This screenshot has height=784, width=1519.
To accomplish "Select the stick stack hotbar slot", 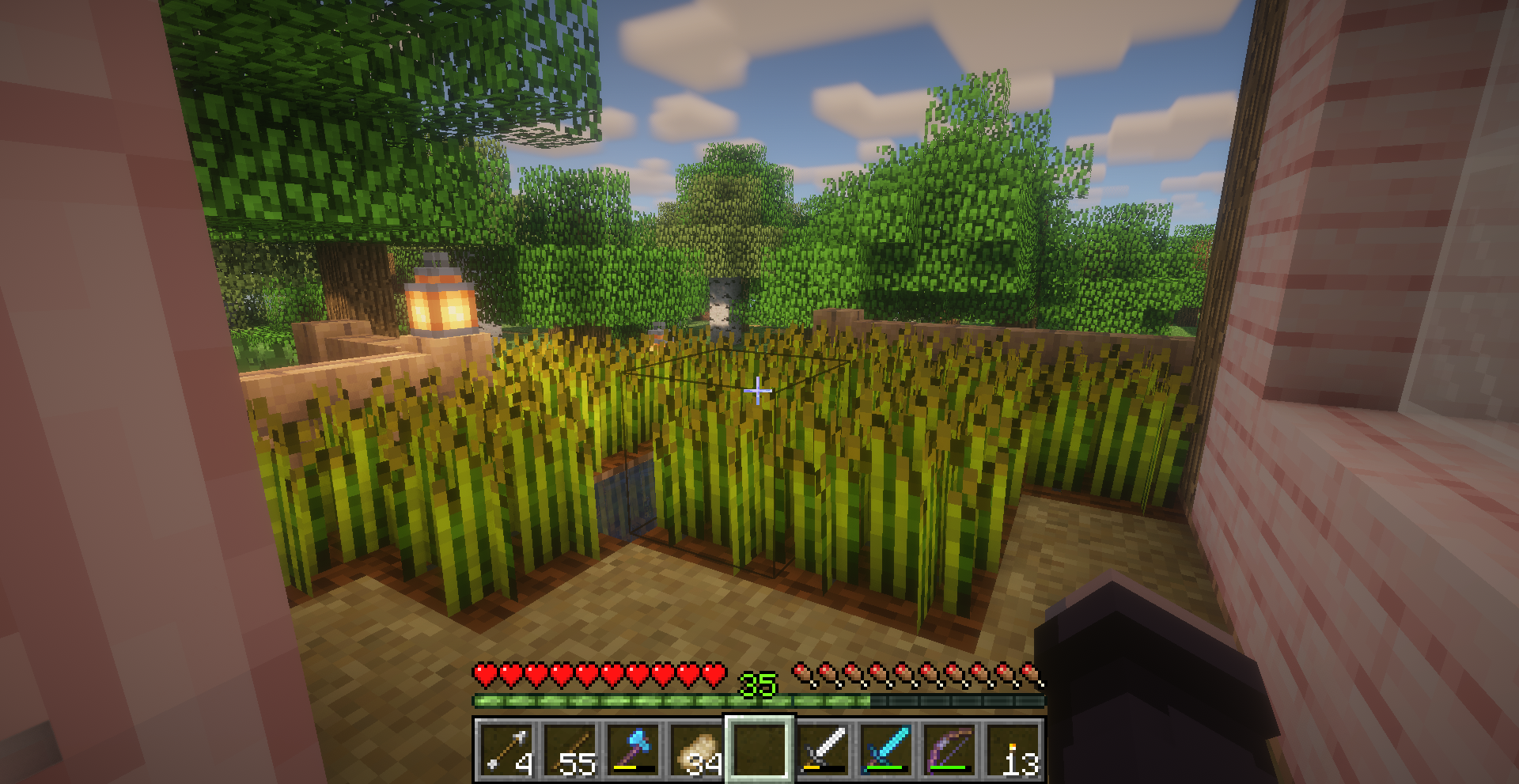I will pos(570,749).
